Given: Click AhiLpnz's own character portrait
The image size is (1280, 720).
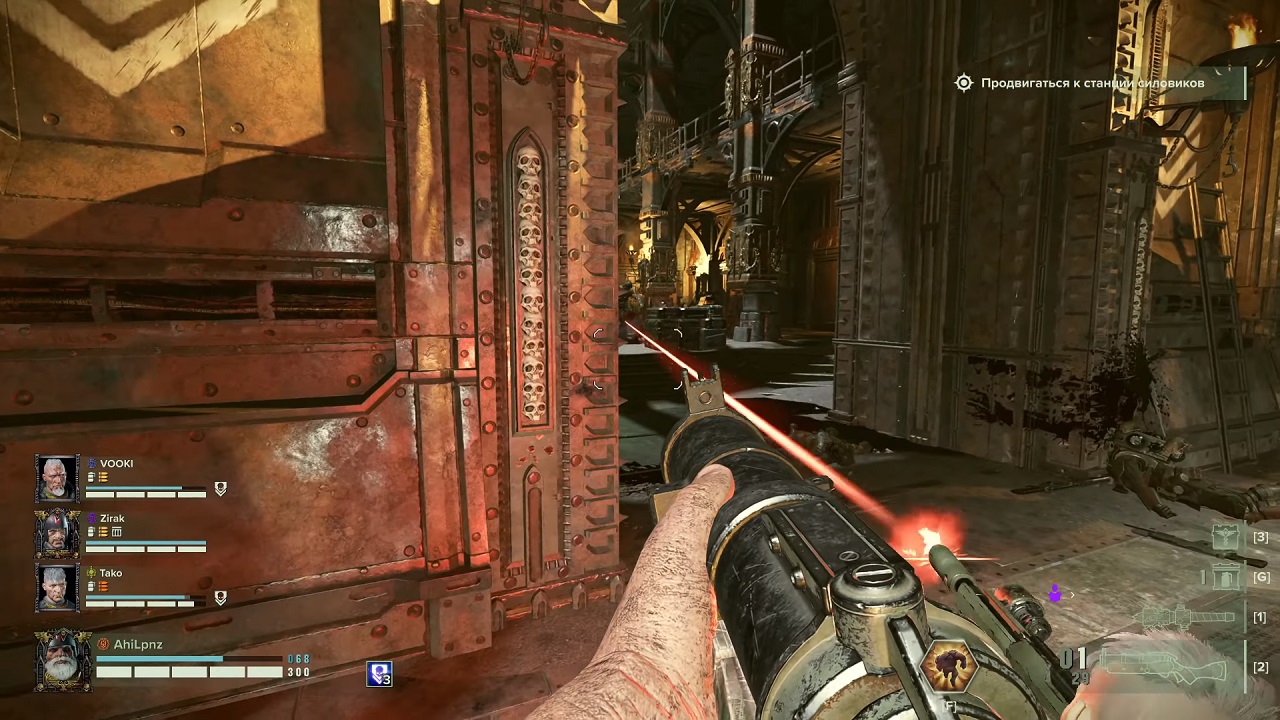Looking at the screenshot, I should coord(63,660).
